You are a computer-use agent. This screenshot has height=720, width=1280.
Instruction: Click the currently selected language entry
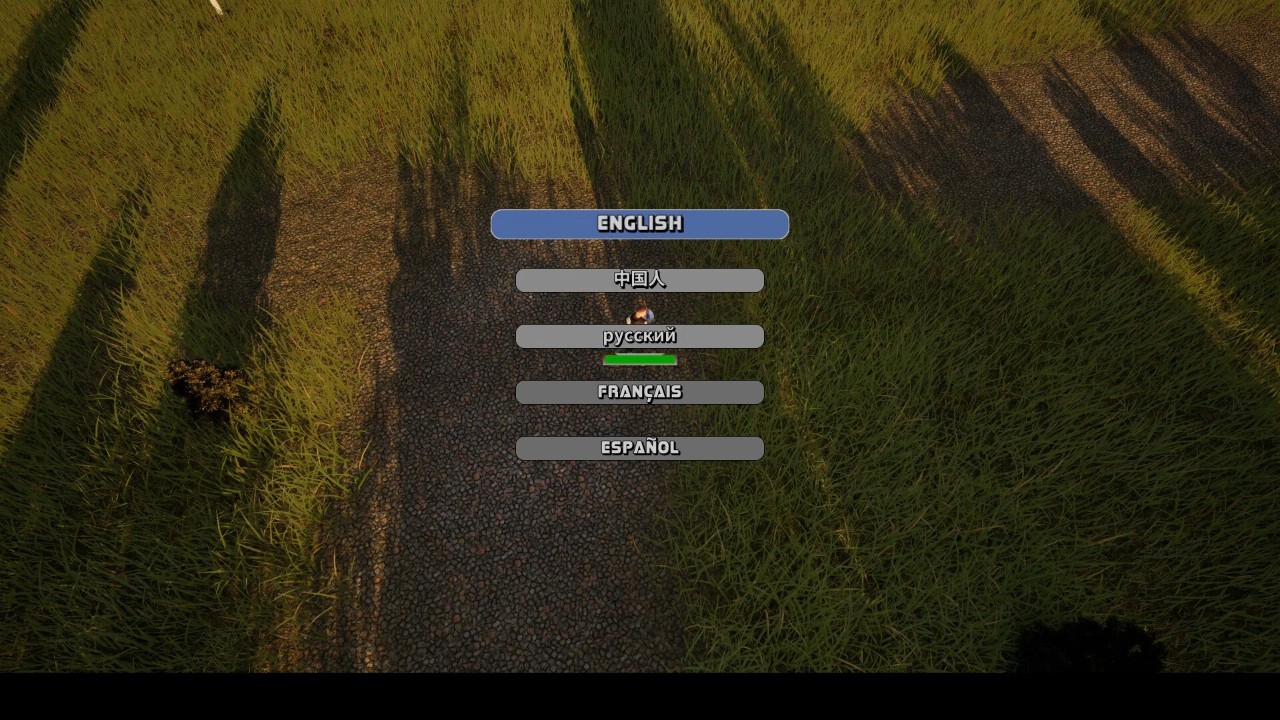(x=640, y=224)
